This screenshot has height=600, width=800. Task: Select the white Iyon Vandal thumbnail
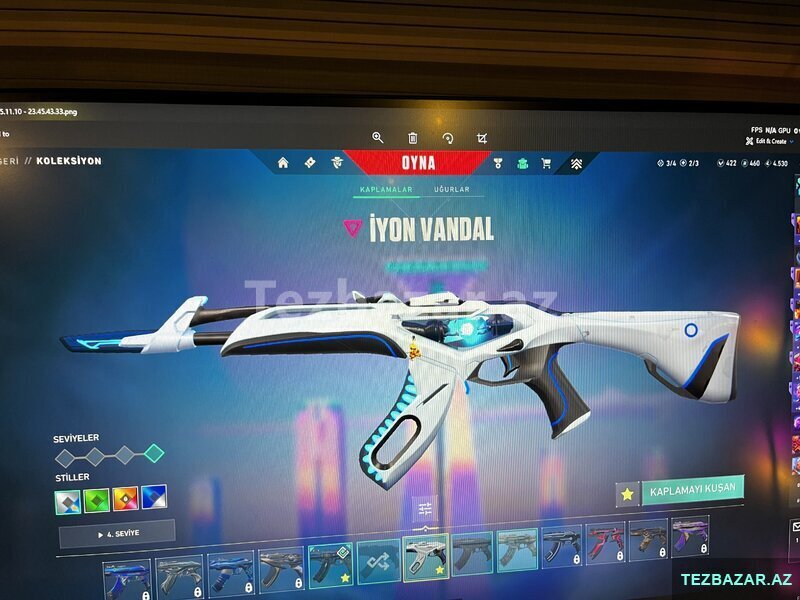point(425,556)
